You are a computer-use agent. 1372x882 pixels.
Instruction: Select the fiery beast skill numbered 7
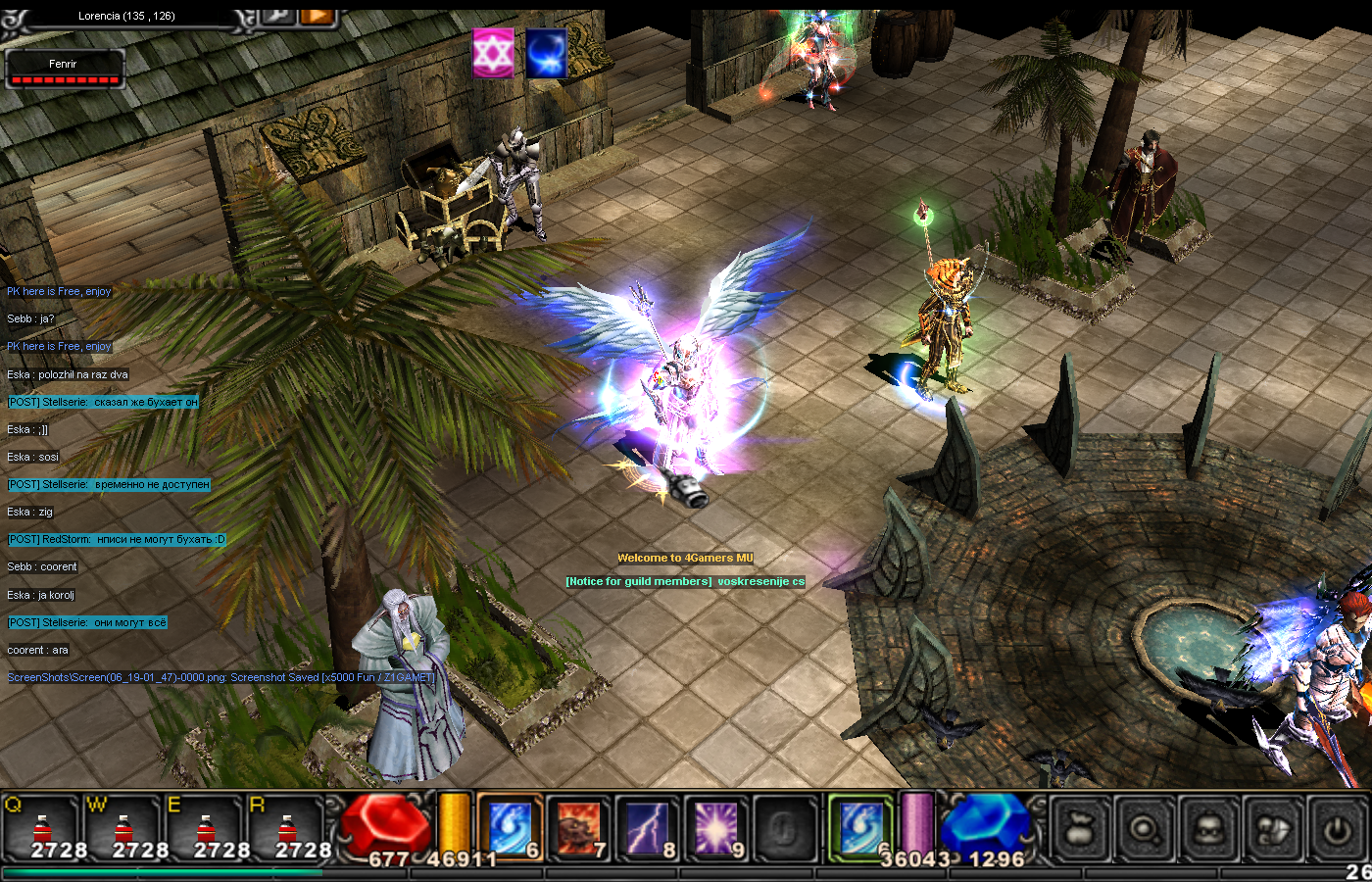tap(578, 827)
